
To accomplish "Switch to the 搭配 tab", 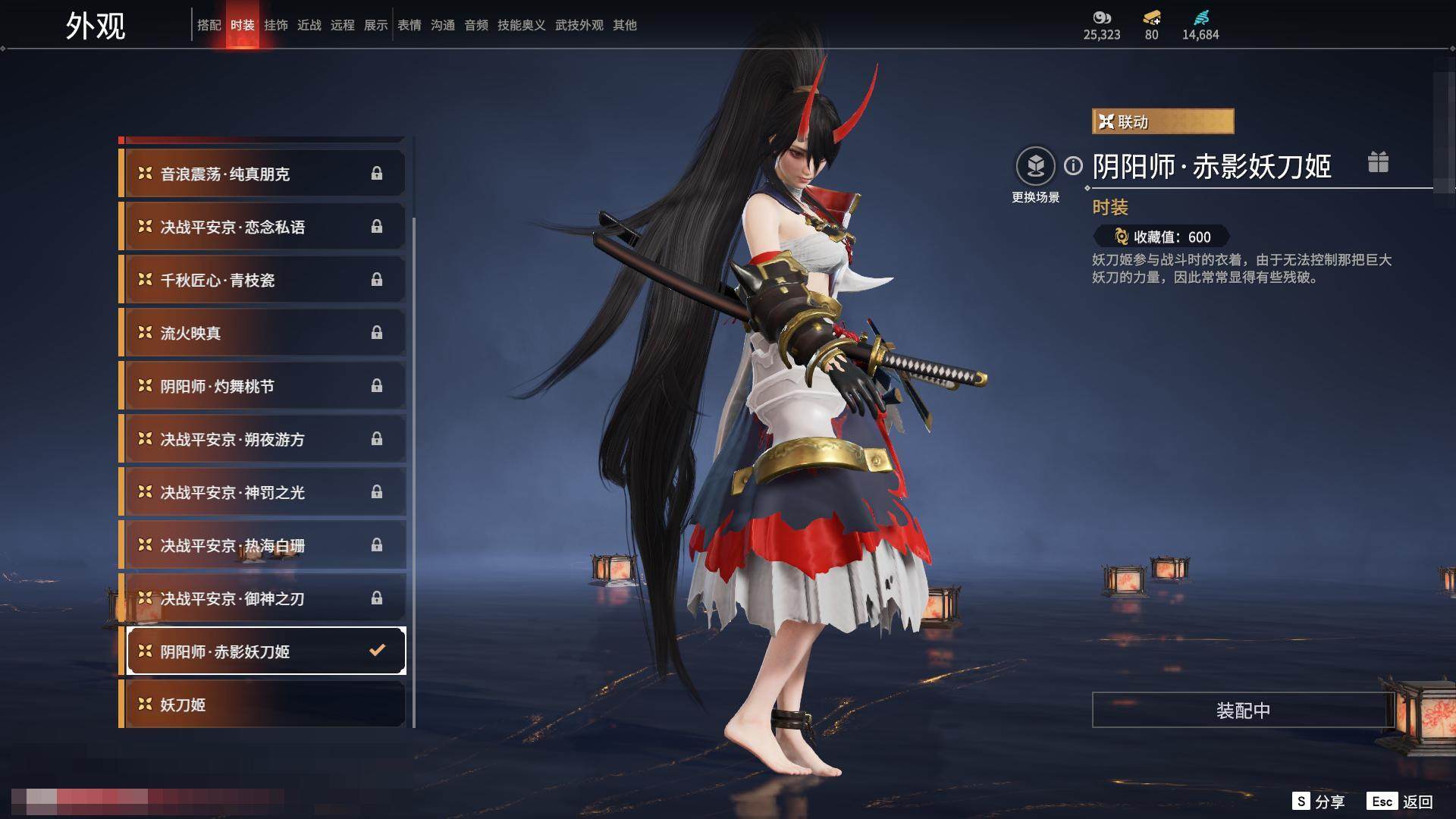I will point(209,25).
